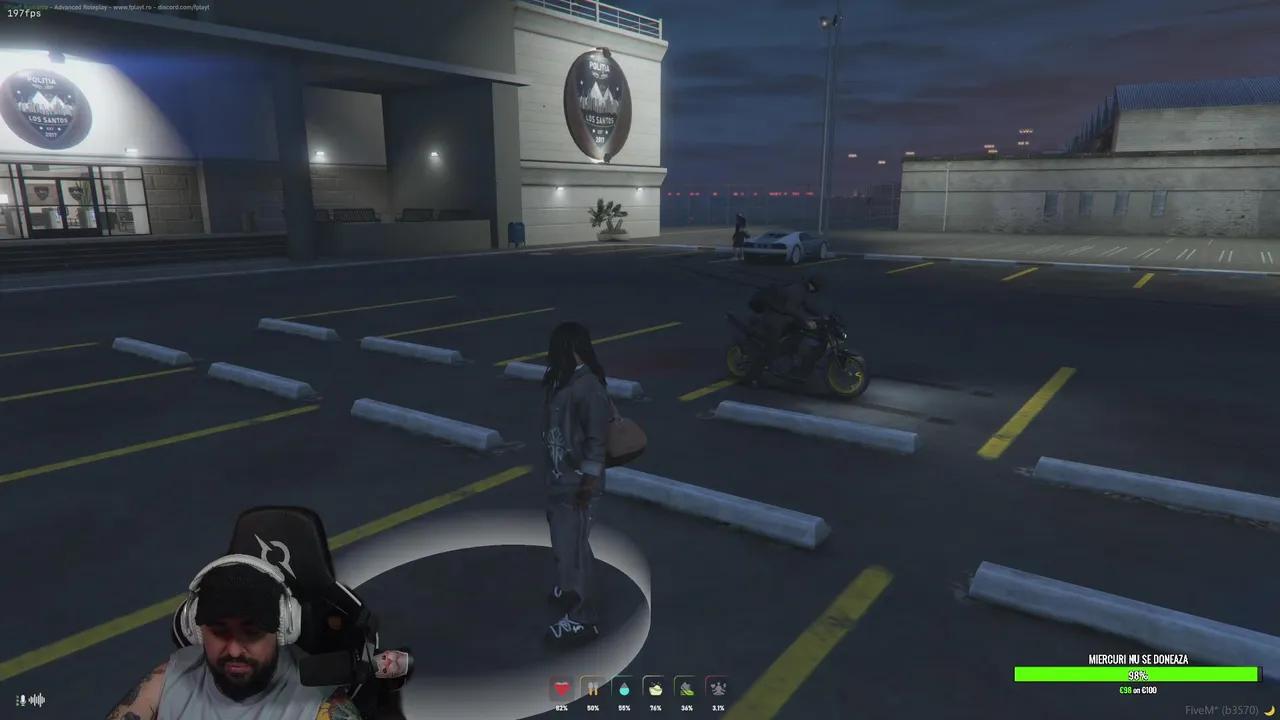Screen dimensions: 1280x720
Task: Click the stress meditation status icon
Action: (x=718, y=688)
